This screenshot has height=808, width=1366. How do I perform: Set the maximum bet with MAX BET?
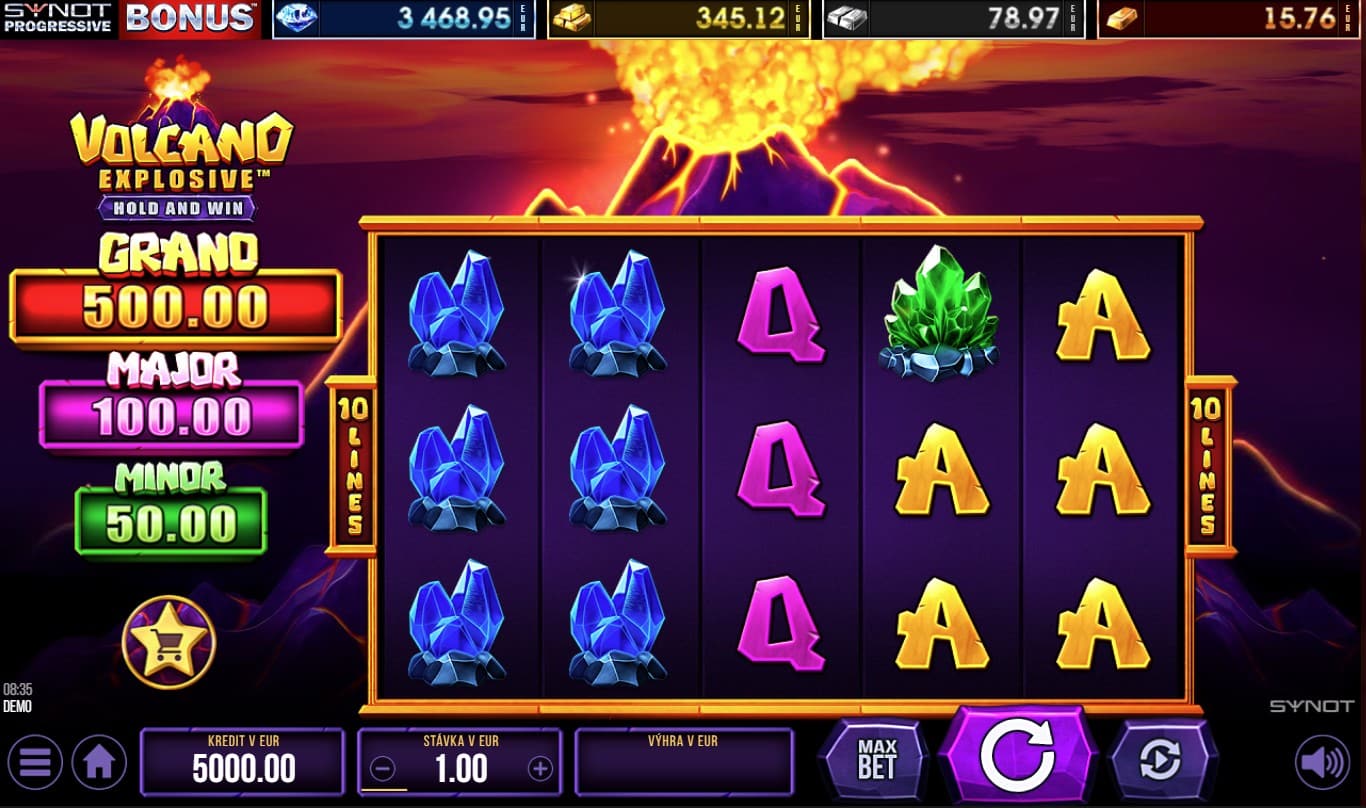876,761
